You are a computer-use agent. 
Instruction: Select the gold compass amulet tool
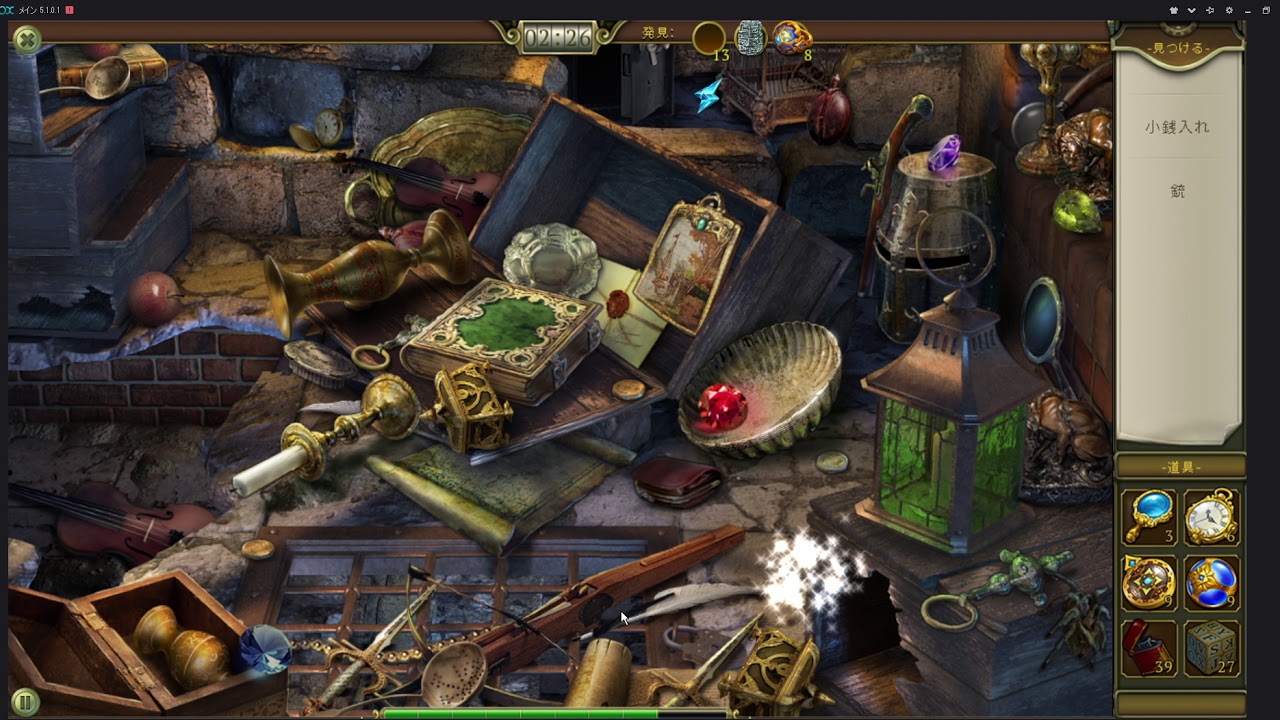(1148, 583)
